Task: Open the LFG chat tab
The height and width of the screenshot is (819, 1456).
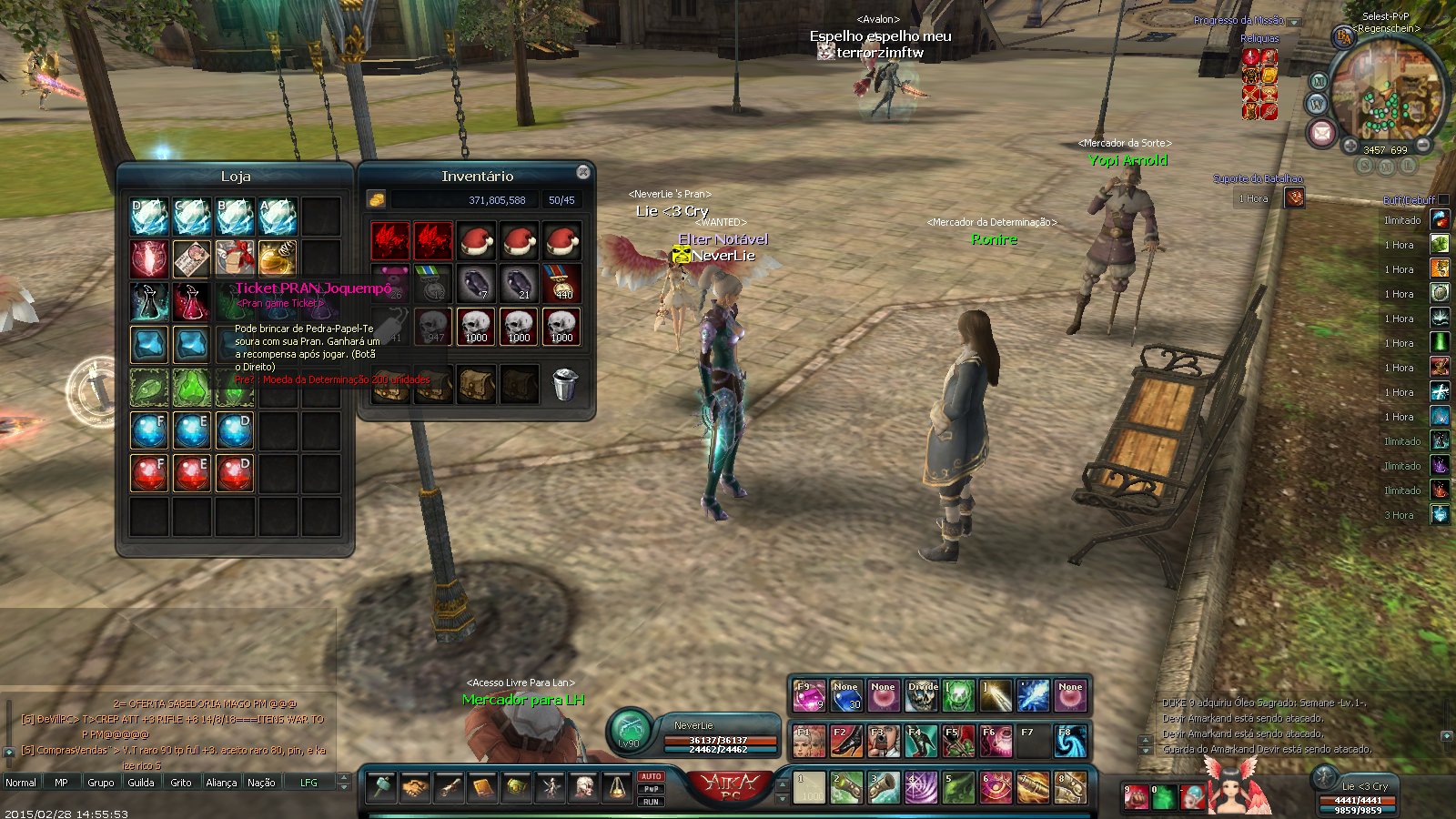Action: coord(309,783)
